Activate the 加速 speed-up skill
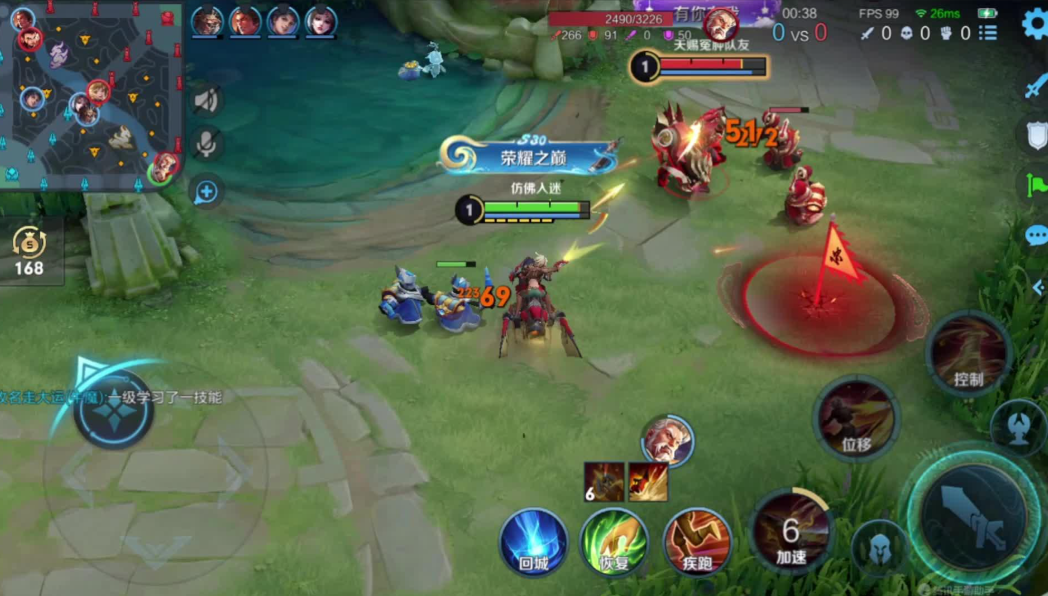 click(x=790, y=530)
